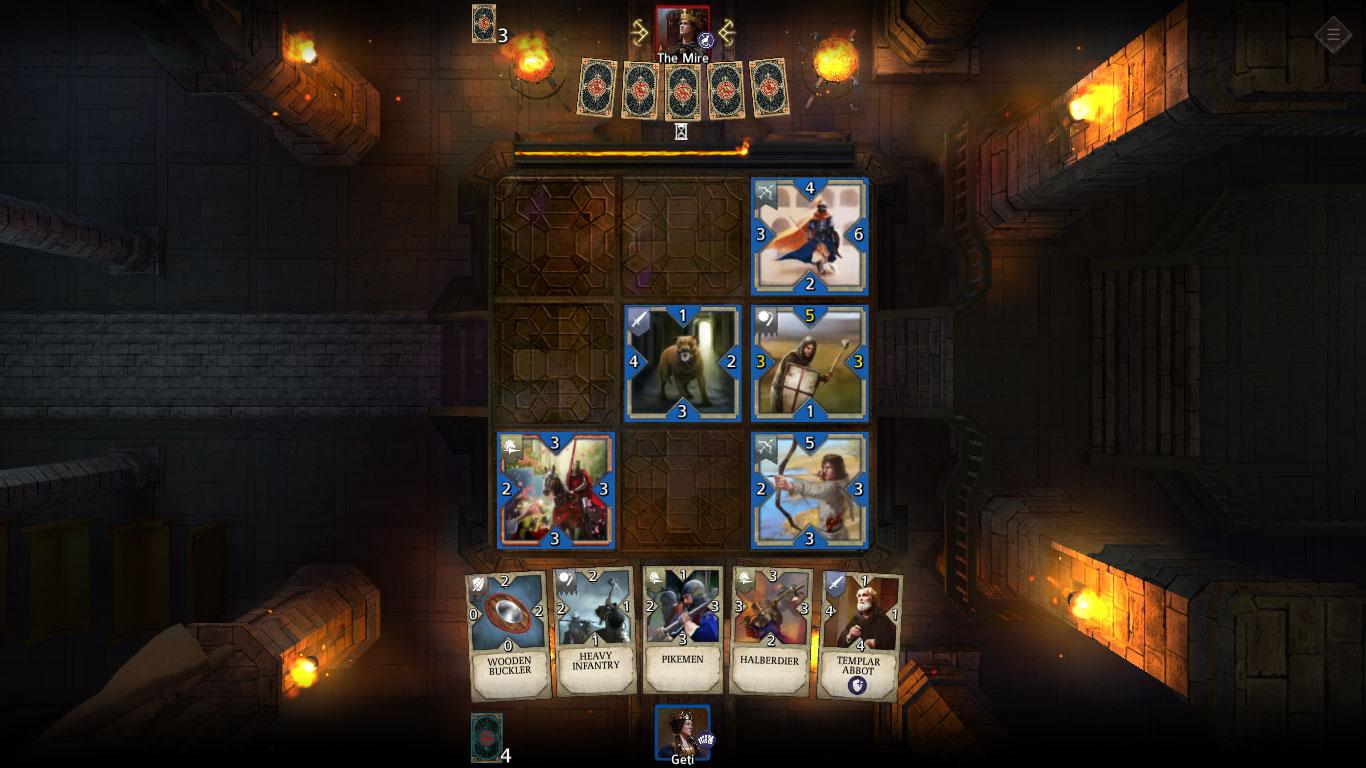Click the Geti player portrait
The width and height of the screenshot is (1366, 768).
682,730
